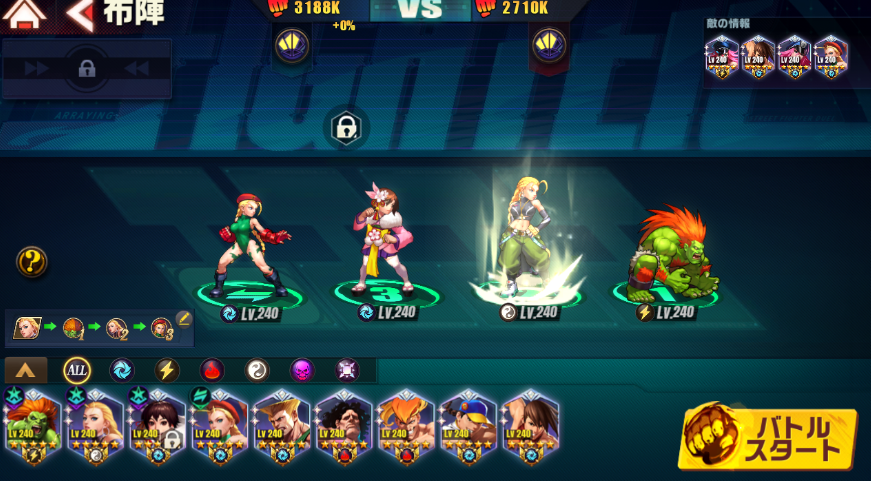Pick the blue-capped fighter roster card

click(x=466, y=427)
